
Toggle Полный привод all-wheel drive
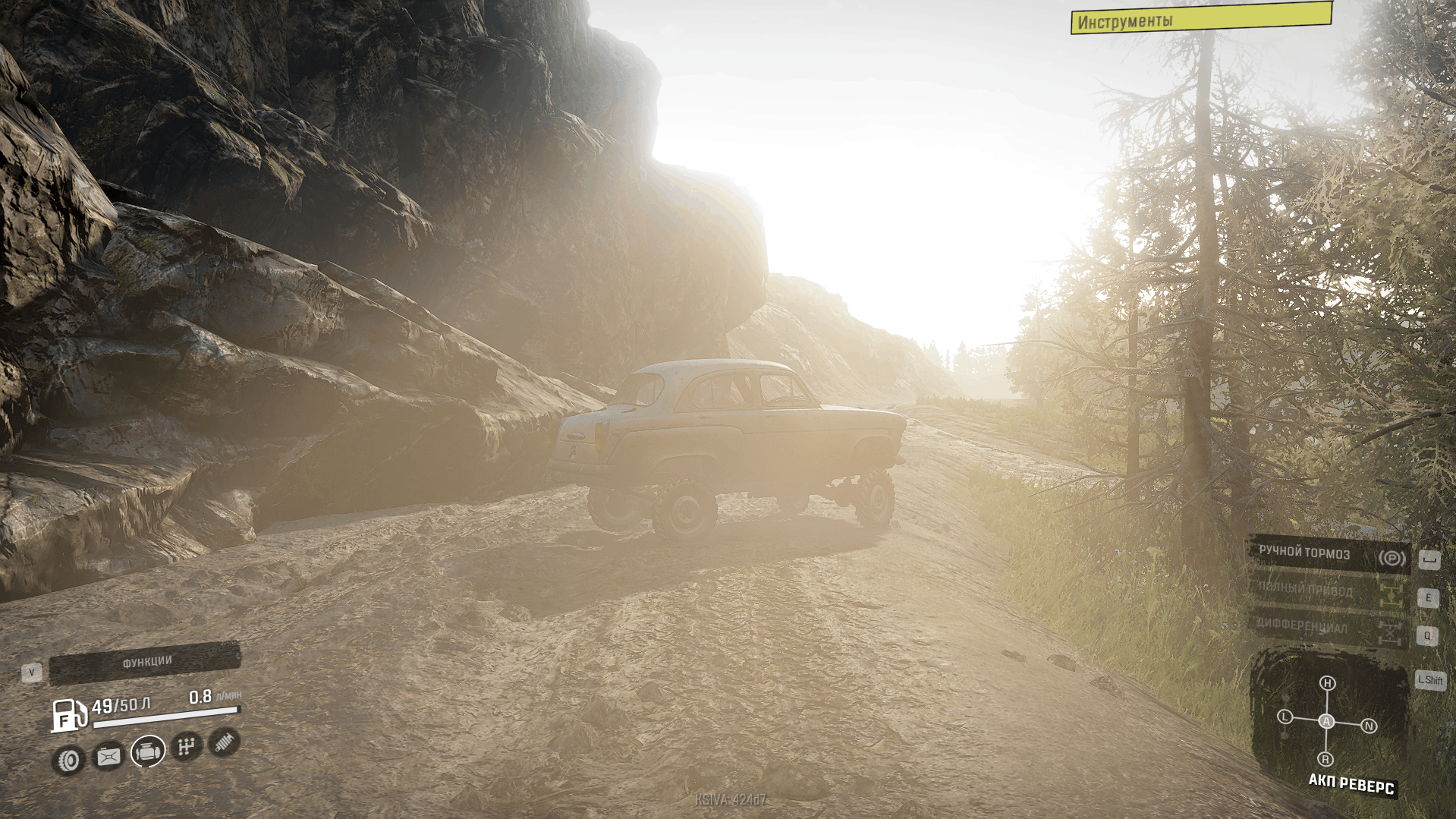click(x=1329, y=591)
